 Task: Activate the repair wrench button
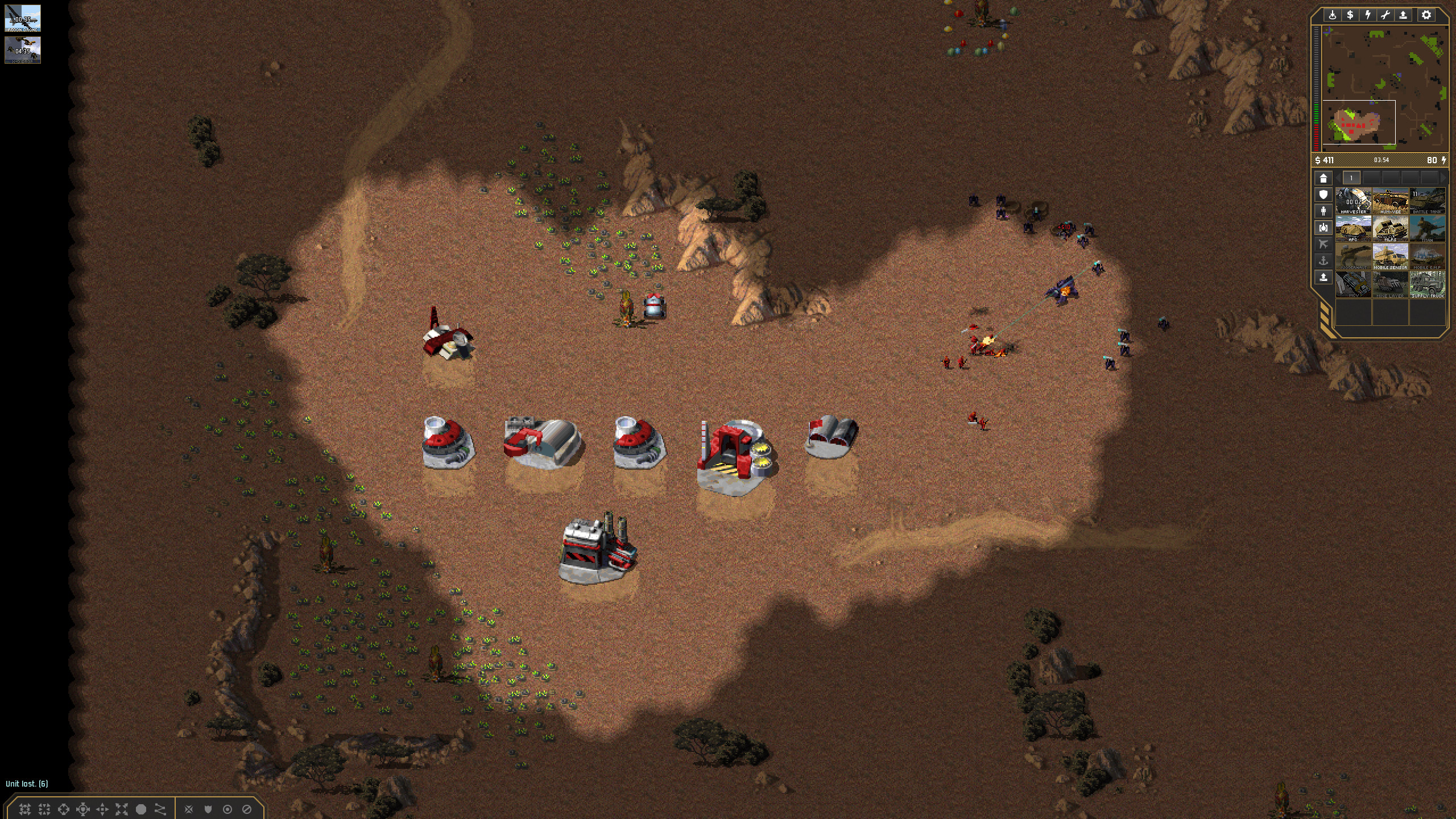(1385, 15)
